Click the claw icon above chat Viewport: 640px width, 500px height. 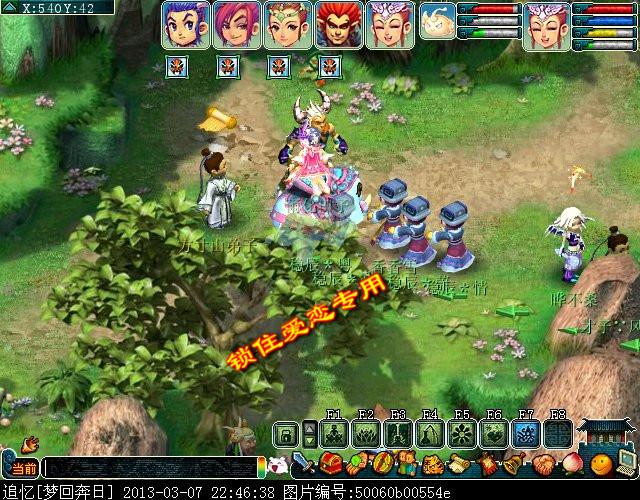[x=28, y=443]
